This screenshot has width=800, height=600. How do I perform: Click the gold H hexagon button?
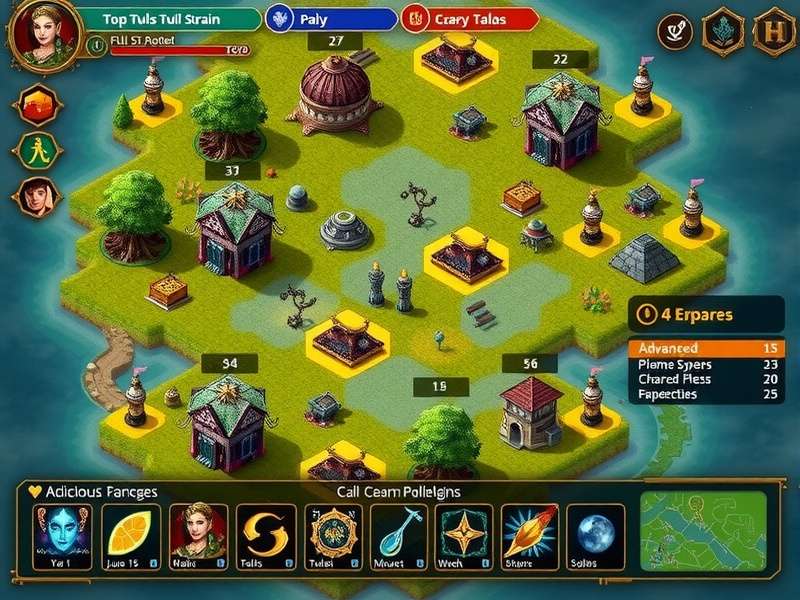(773, 31)
